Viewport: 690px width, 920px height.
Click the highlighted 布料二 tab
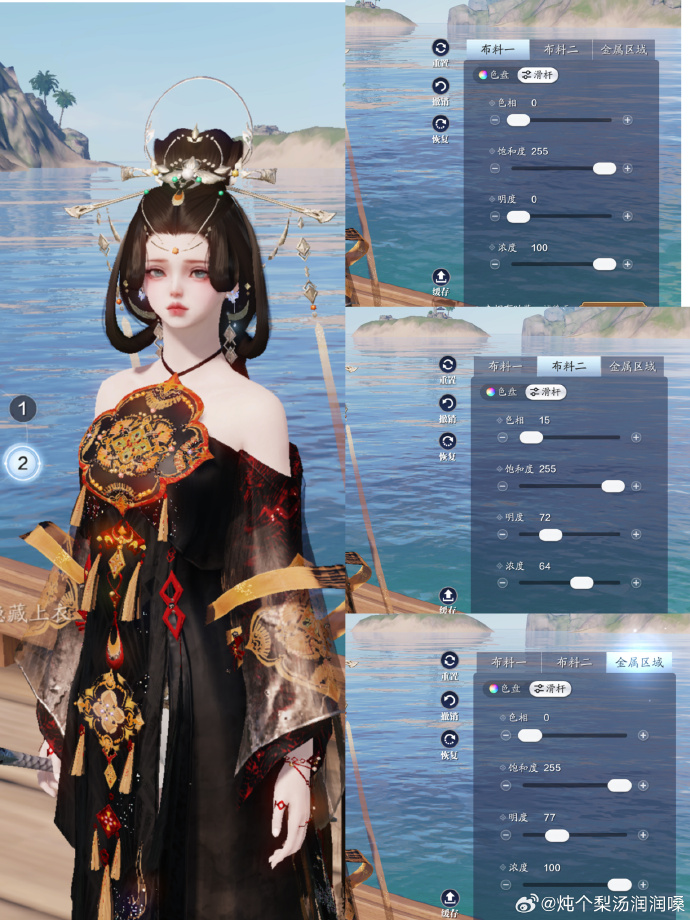(x=566, y=366)
